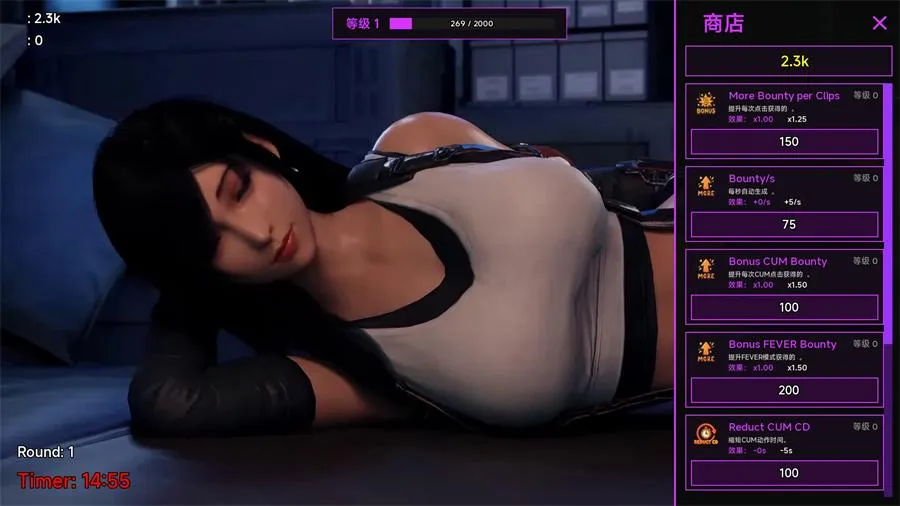The image size is (900, 506).
Task: Buy Bonus CUM Bounty upgrade for 100
Action: pos(788,307)
